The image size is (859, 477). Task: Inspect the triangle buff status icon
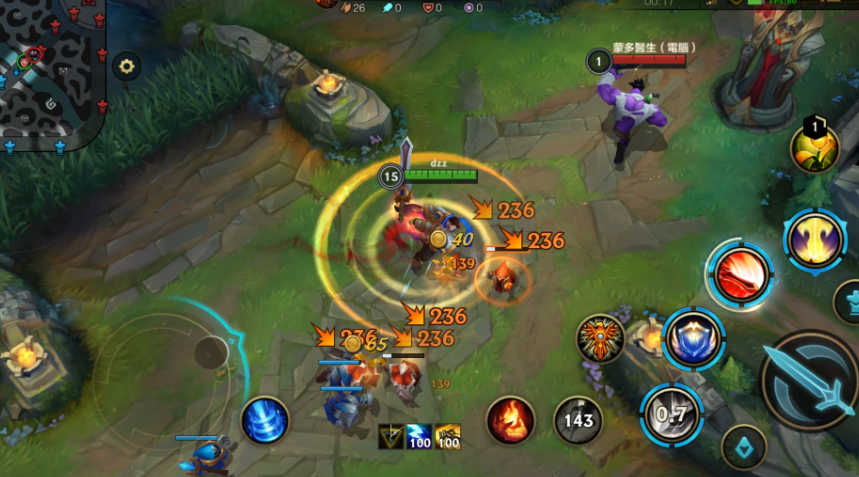(x=391, y=437)
